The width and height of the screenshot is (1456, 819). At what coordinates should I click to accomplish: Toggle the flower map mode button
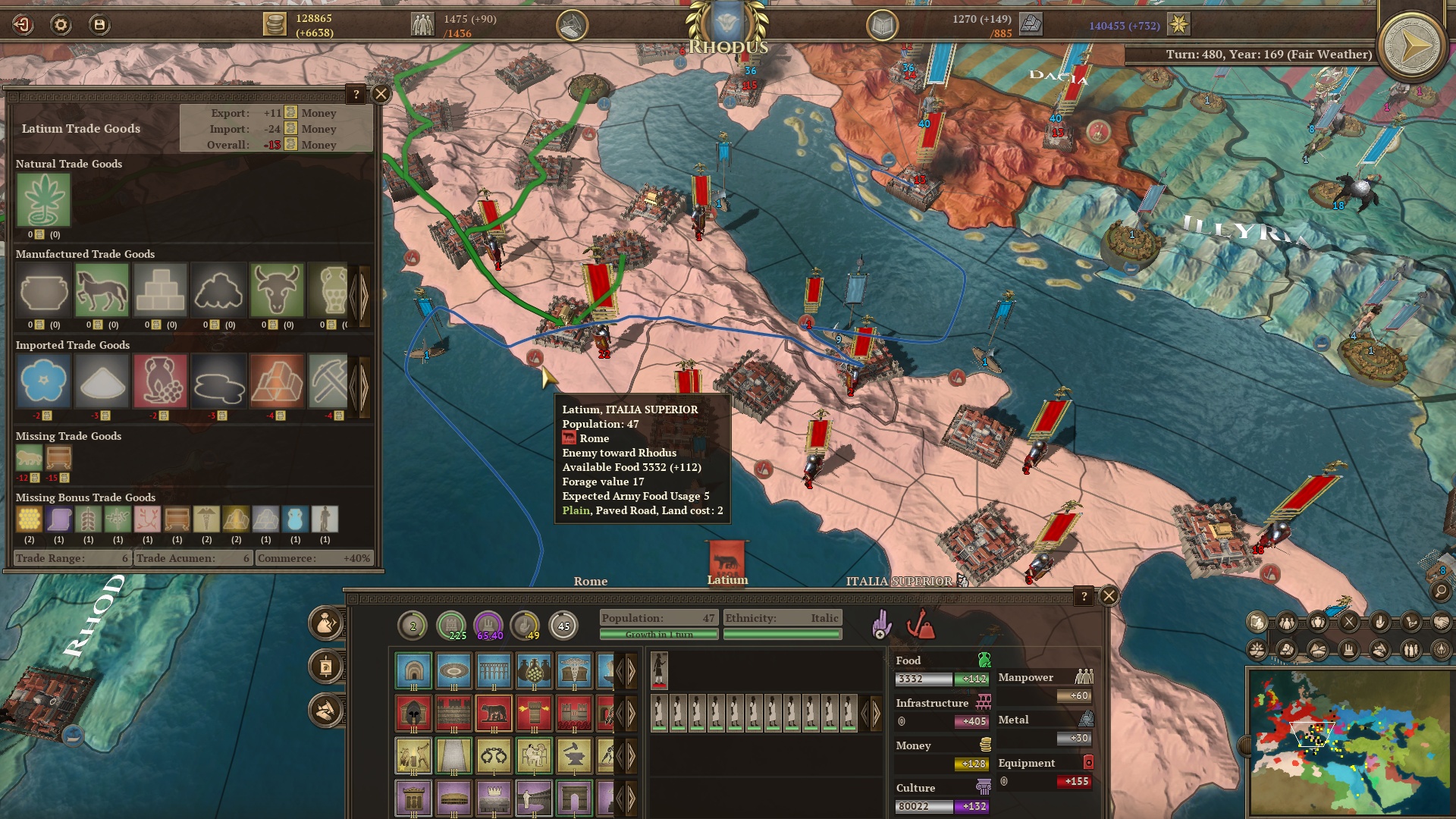(1257, 649)
